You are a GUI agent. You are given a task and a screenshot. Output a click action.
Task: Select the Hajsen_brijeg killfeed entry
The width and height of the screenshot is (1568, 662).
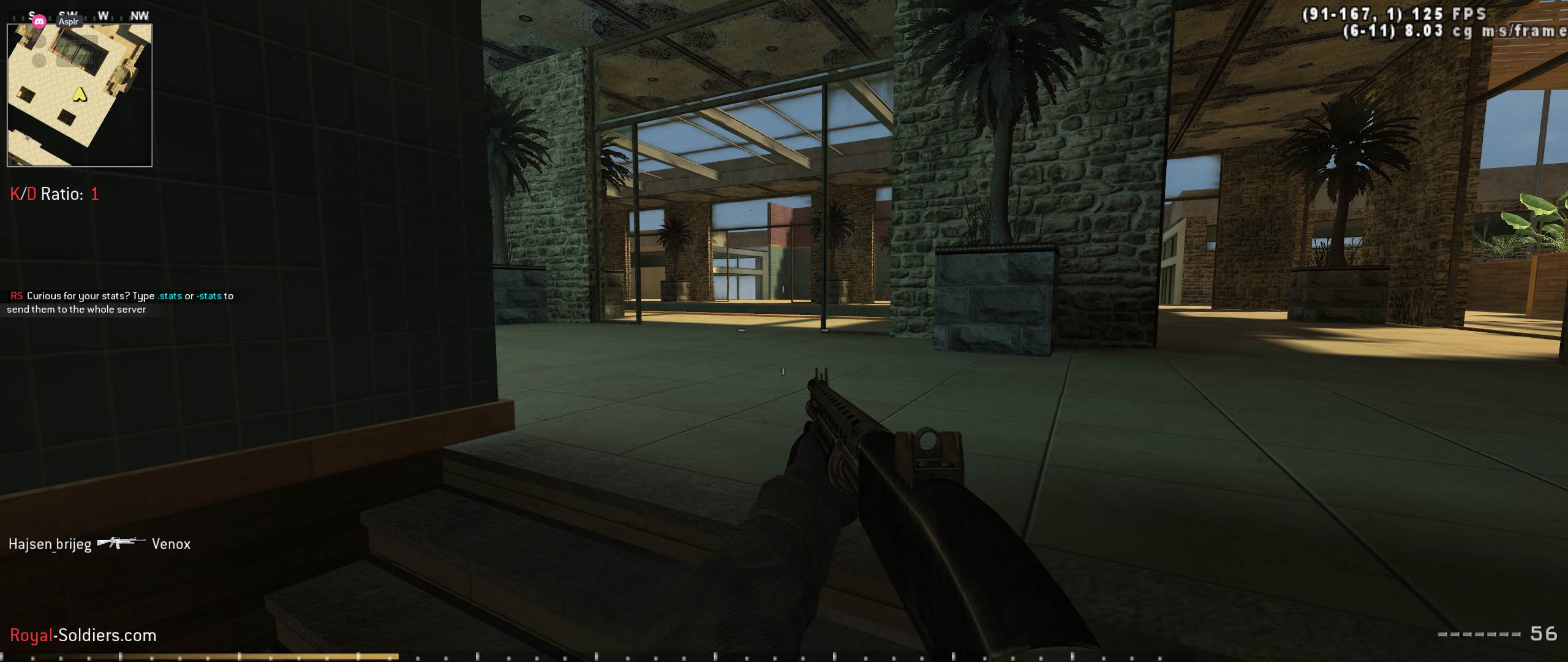click(49, 544)
